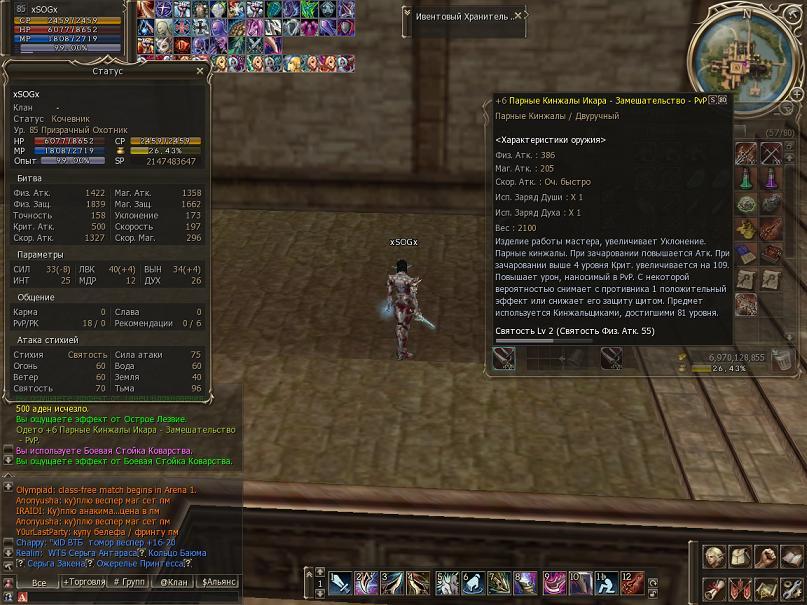Switch to the +Торговля chat tab
Image resolution: width=807 pixels, height=605 pixels.
(x=85, y=581)
